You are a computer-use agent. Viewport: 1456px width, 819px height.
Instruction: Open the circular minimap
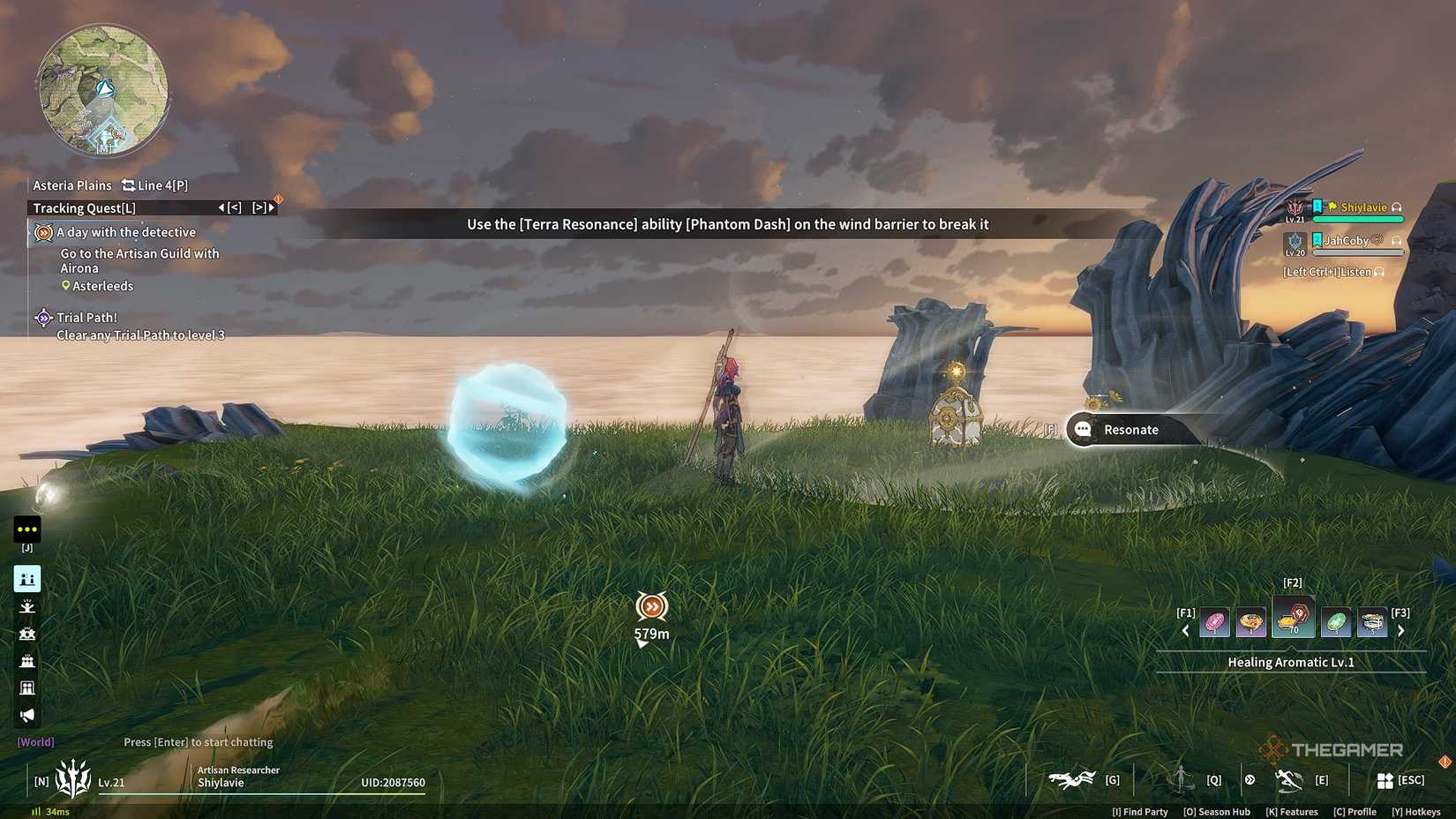pyautogui.click(x=103, y=90)
